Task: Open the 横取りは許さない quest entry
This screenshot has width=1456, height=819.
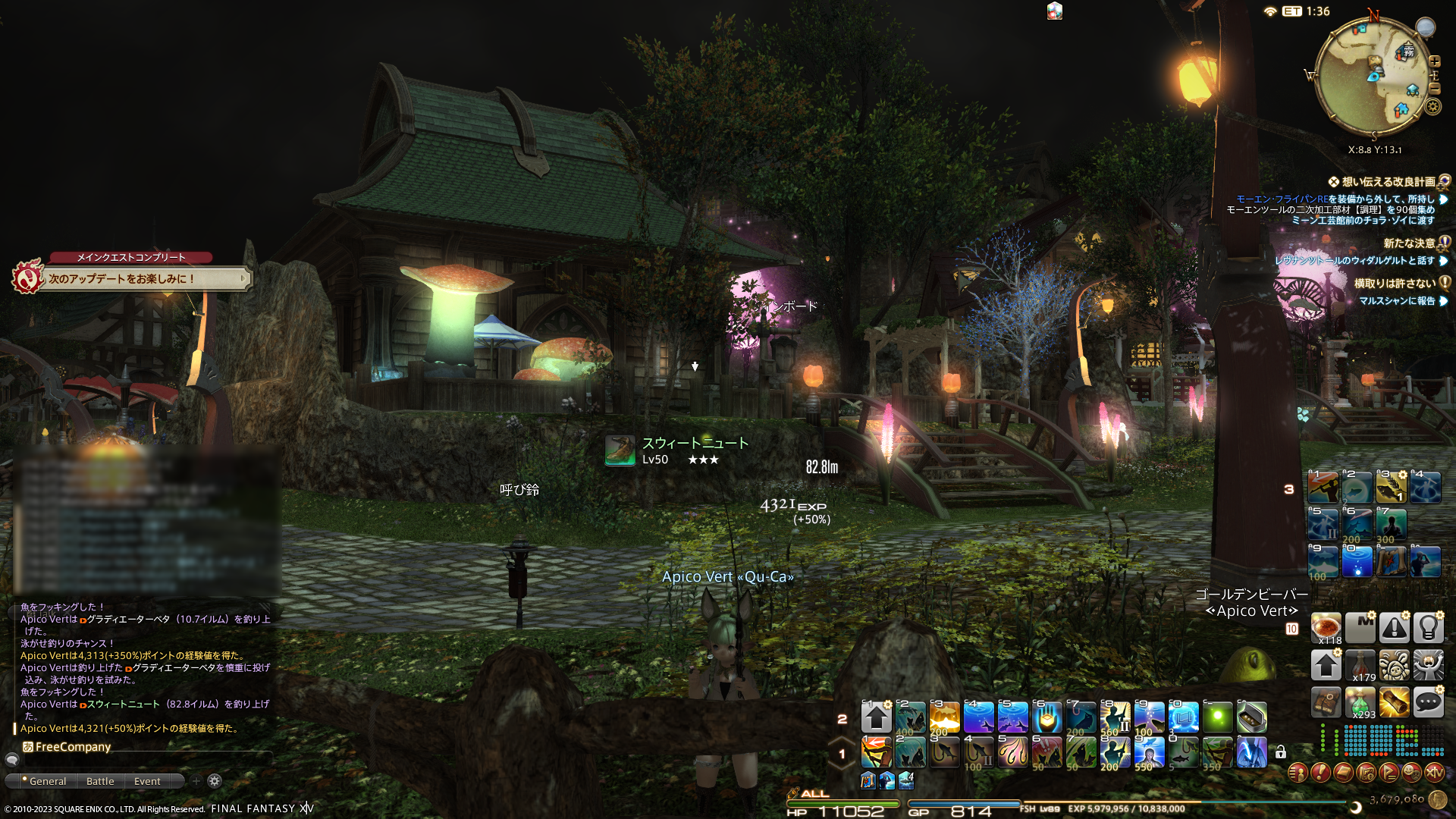Action: point(1394,284)
